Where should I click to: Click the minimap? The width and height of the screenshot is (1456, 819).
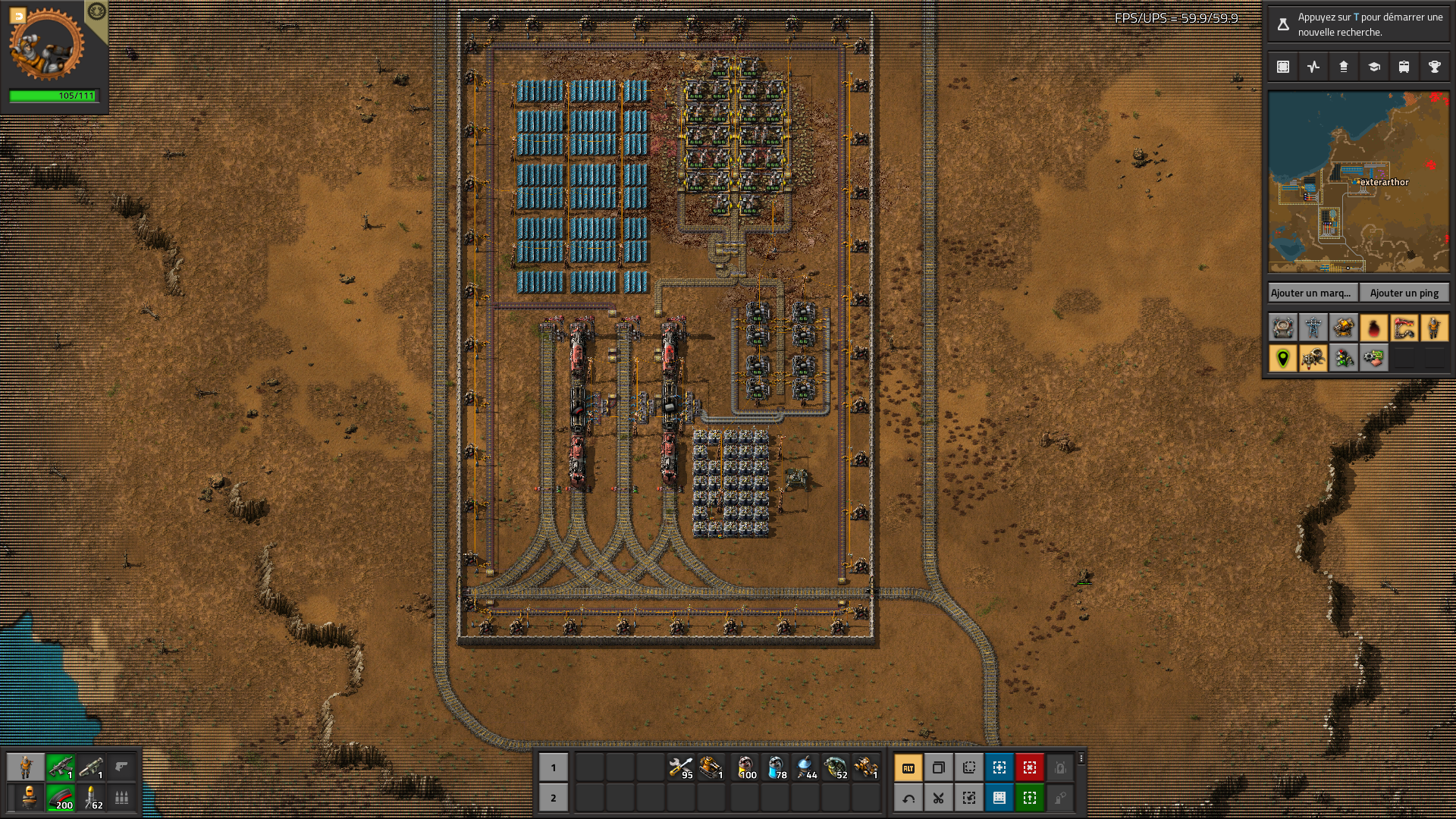click(x=1358, y=182)
